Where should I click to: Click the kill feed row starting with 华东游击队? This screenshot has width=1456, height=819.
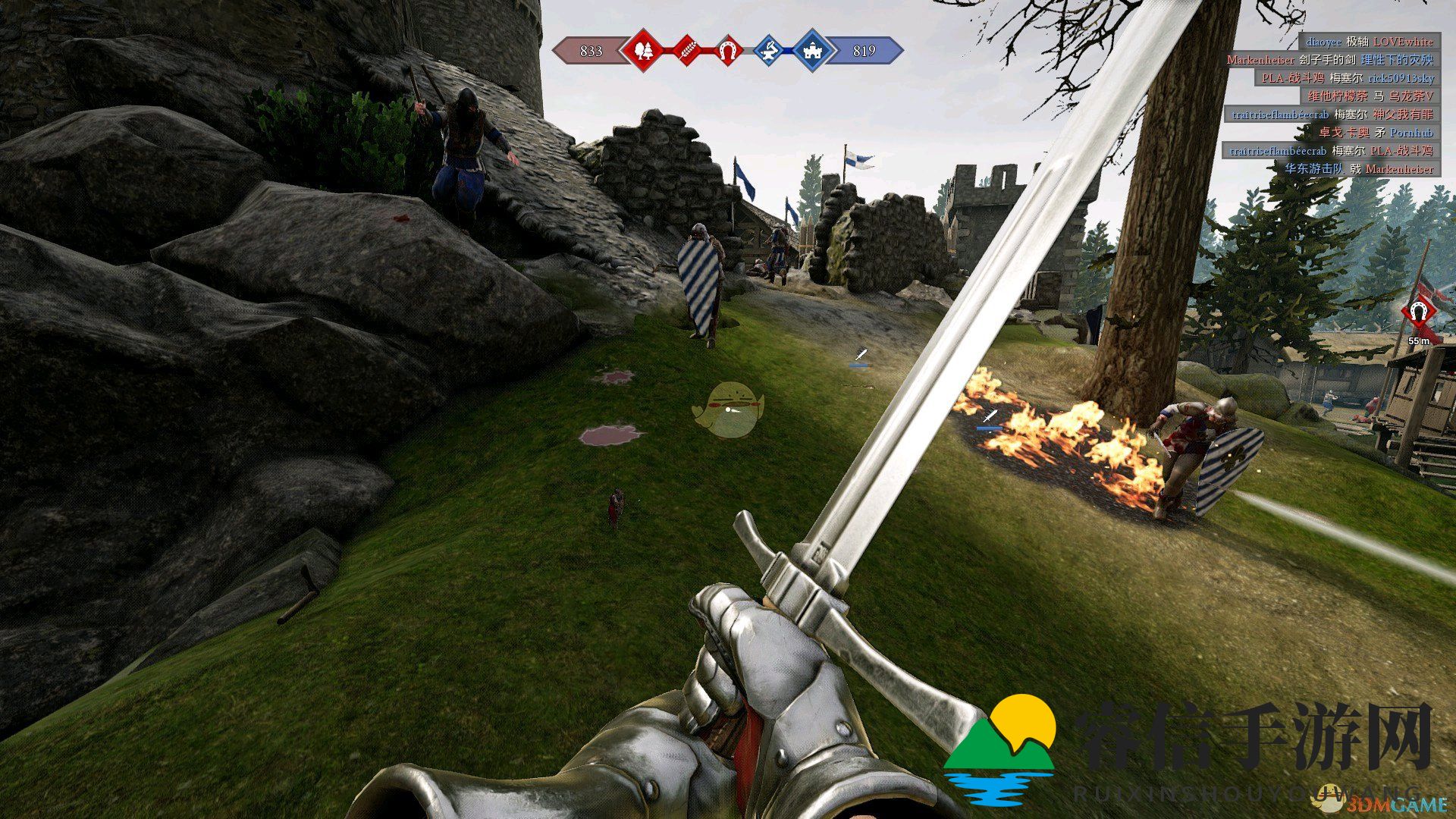click(x=1358, y=169)
